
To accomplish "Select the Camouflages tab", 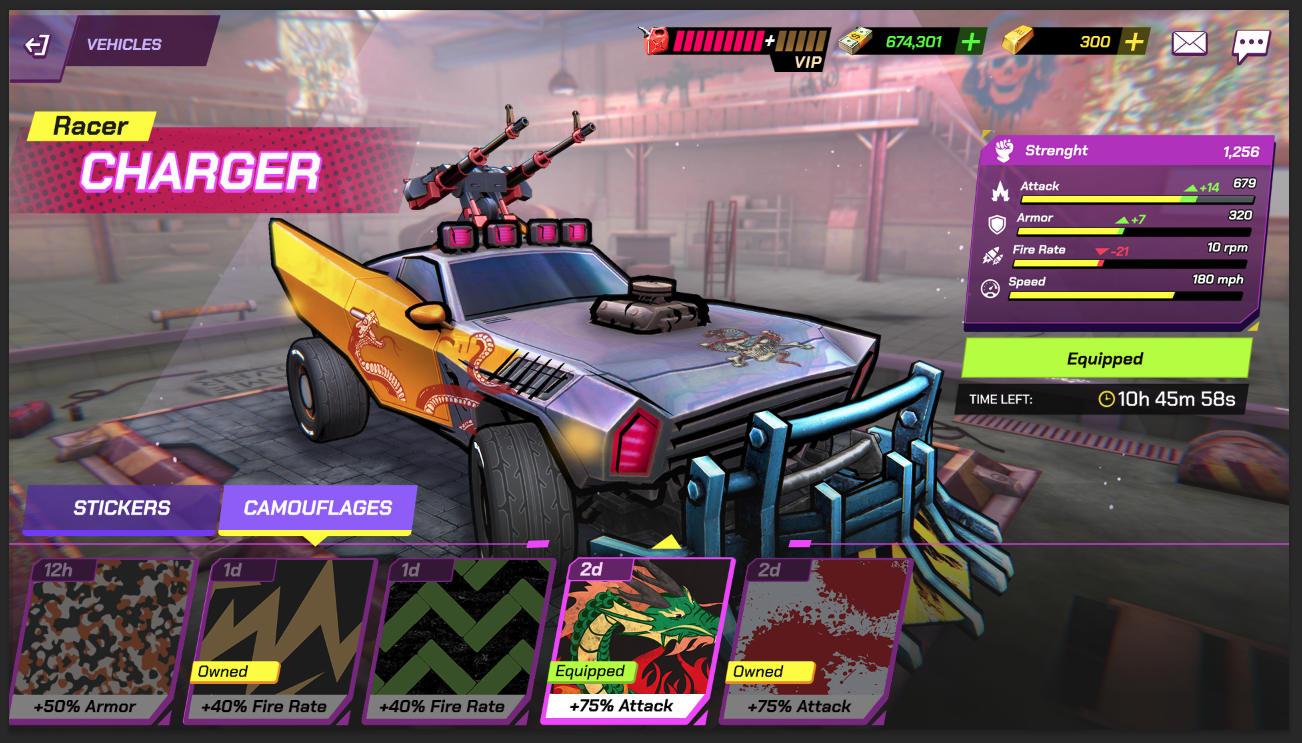I will pyautogui.click(x=317, y=509).
